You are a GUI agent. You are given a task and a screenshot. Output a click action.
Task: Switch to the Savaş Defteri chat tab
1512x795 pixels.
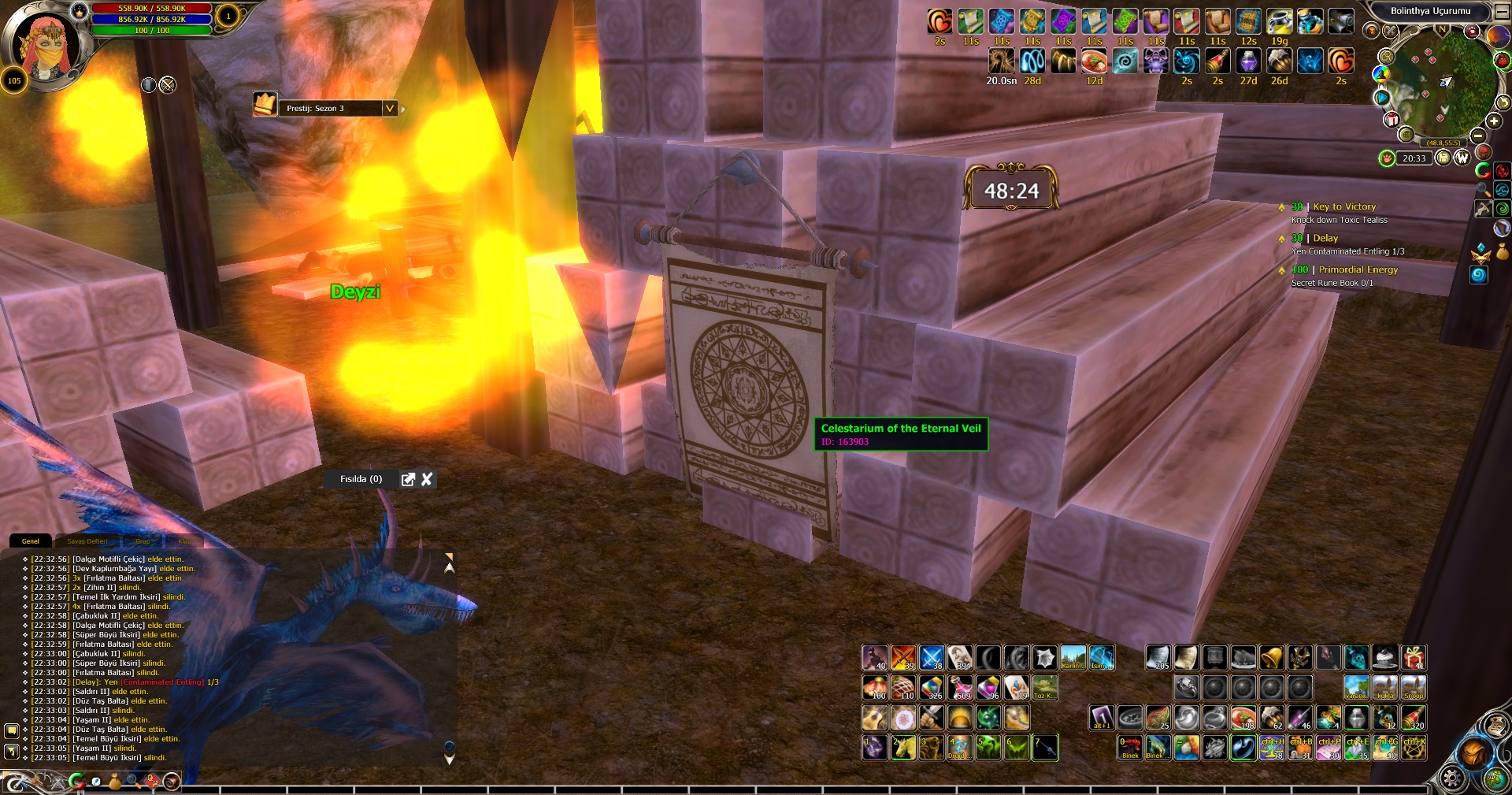click(x=87, y=541)
